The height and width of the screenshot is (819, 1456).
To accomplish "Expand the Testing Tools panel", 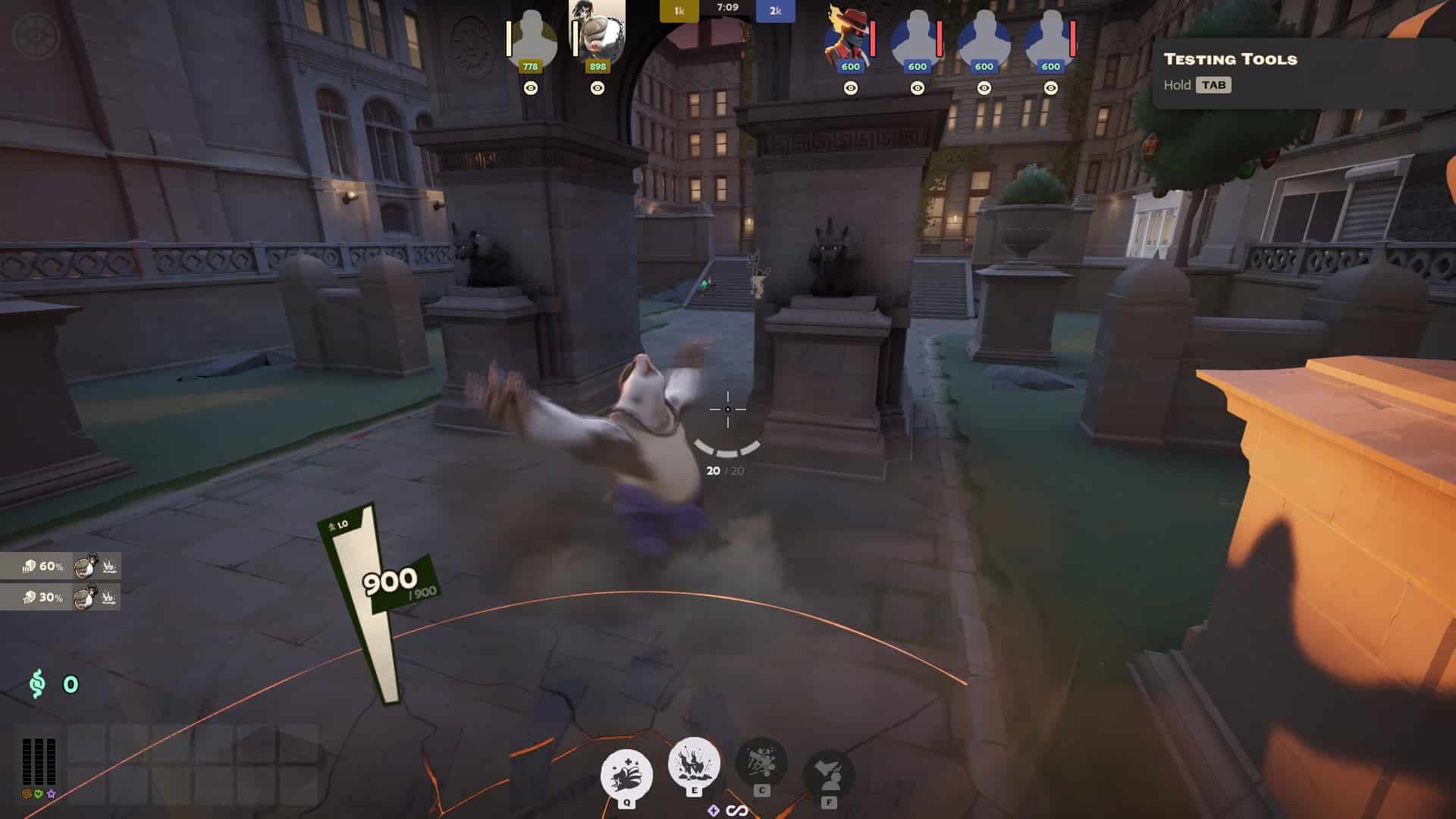I will coord(1232,59).
